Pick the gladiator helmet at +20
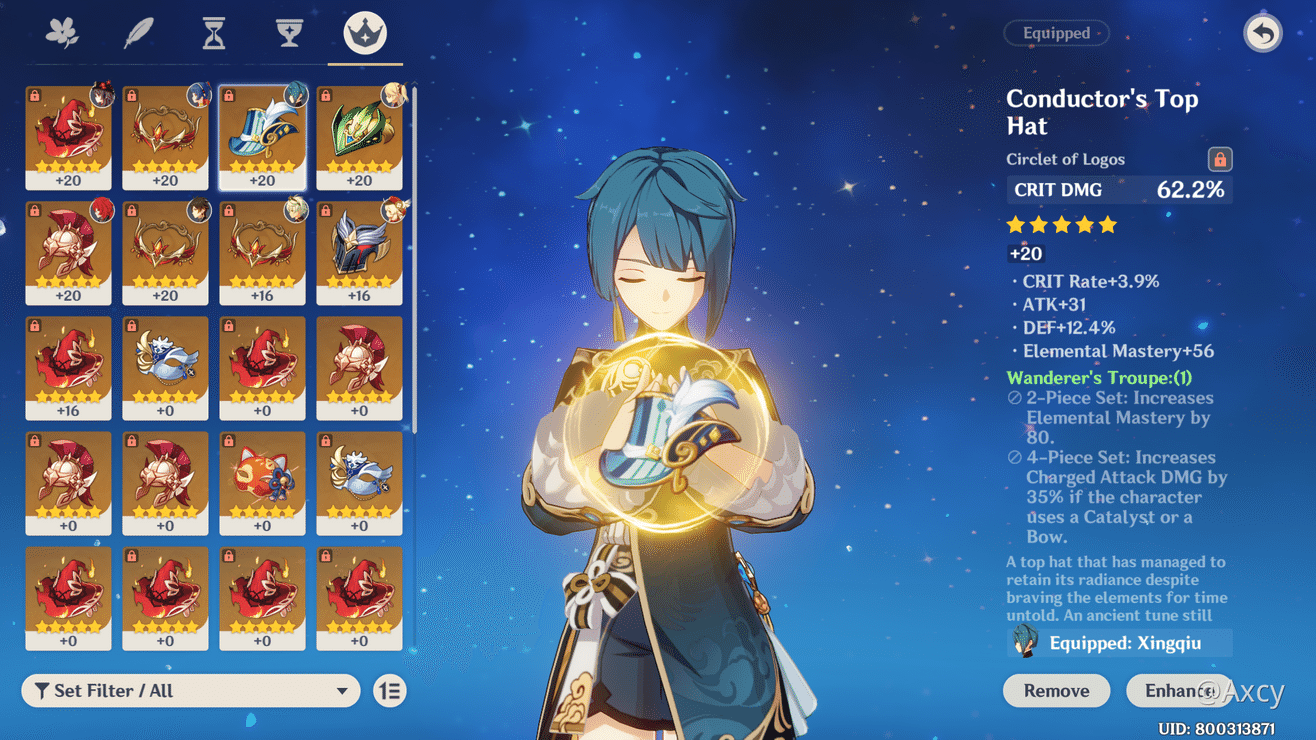 point(68,252)
